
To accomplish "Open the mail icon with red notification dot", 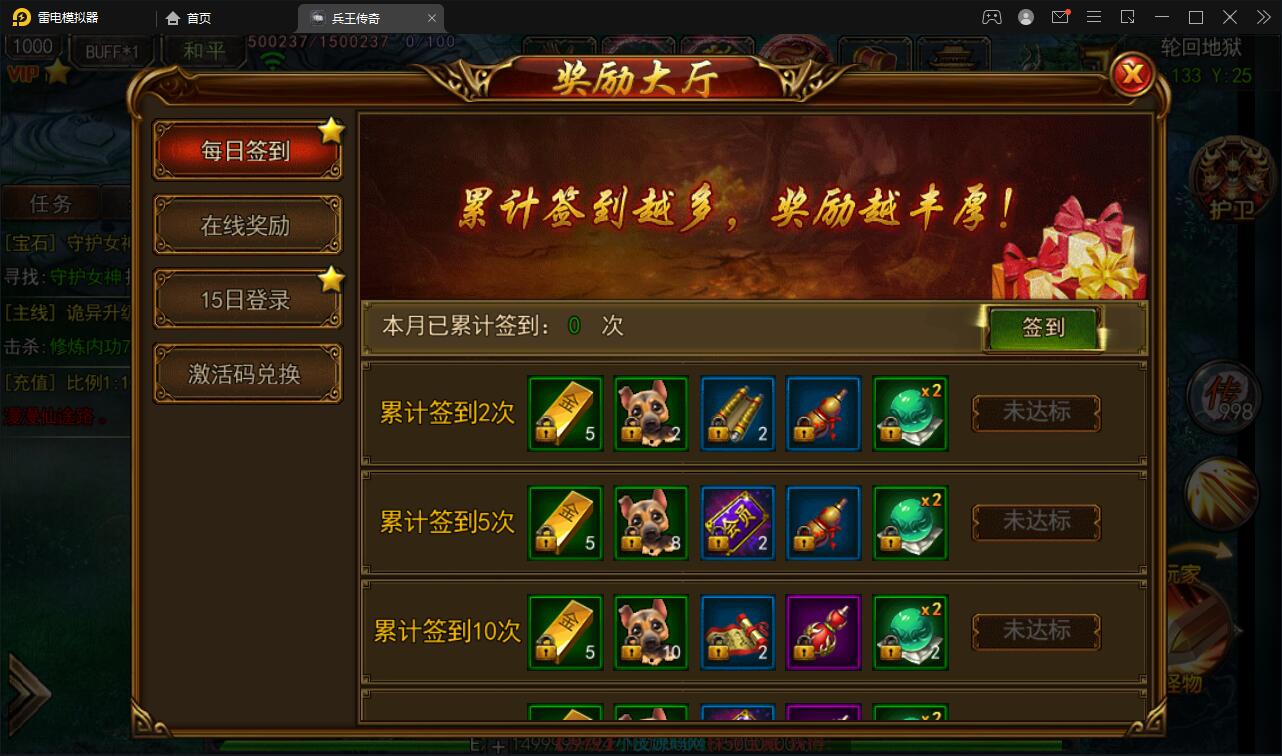I will (x=1060, y=16).
